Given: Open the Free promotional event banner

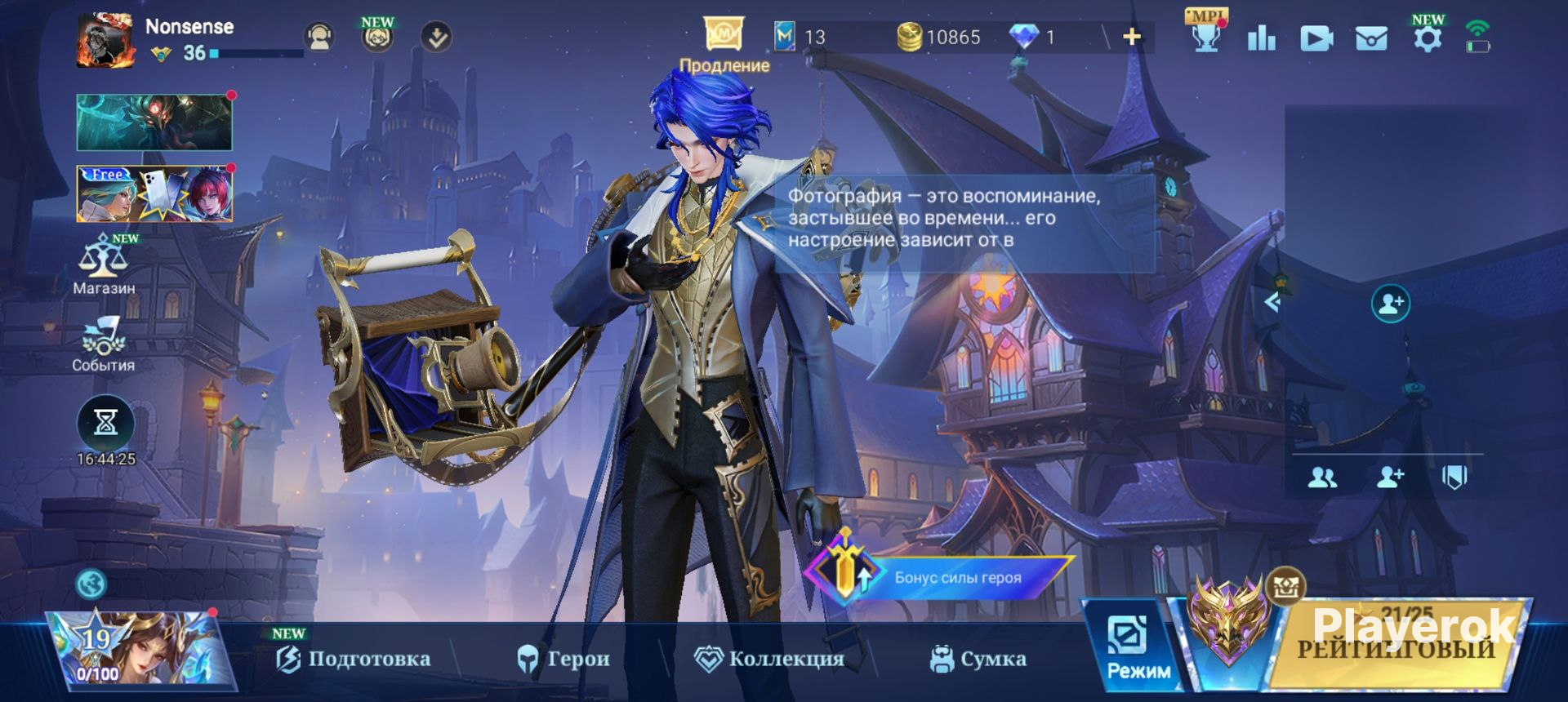Looking at the screenshot, I should point(154,194).
